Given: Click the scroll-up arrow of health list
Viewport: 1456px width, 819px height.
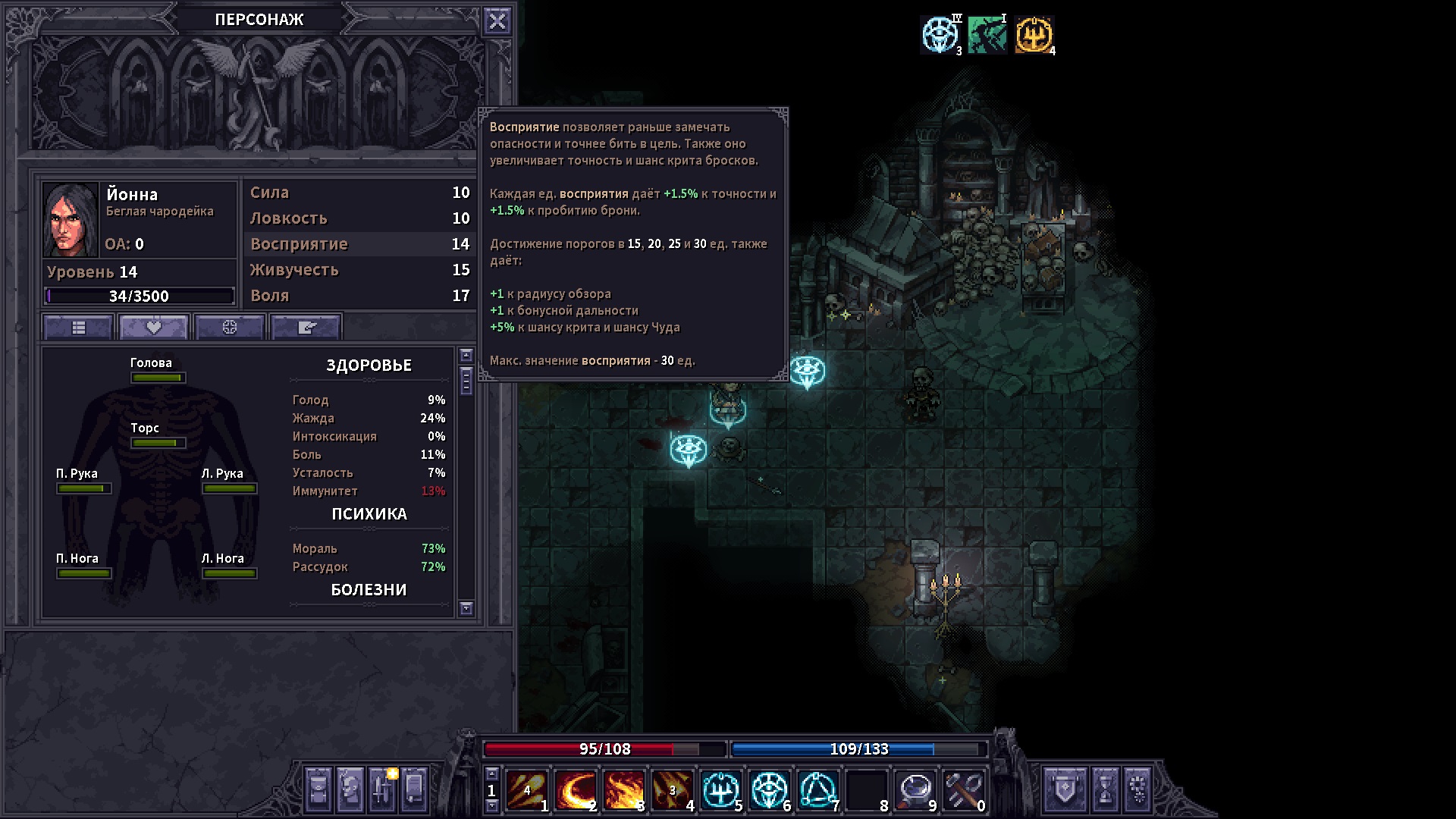Looking at the screenshot, I should click(x=466, y=356).
